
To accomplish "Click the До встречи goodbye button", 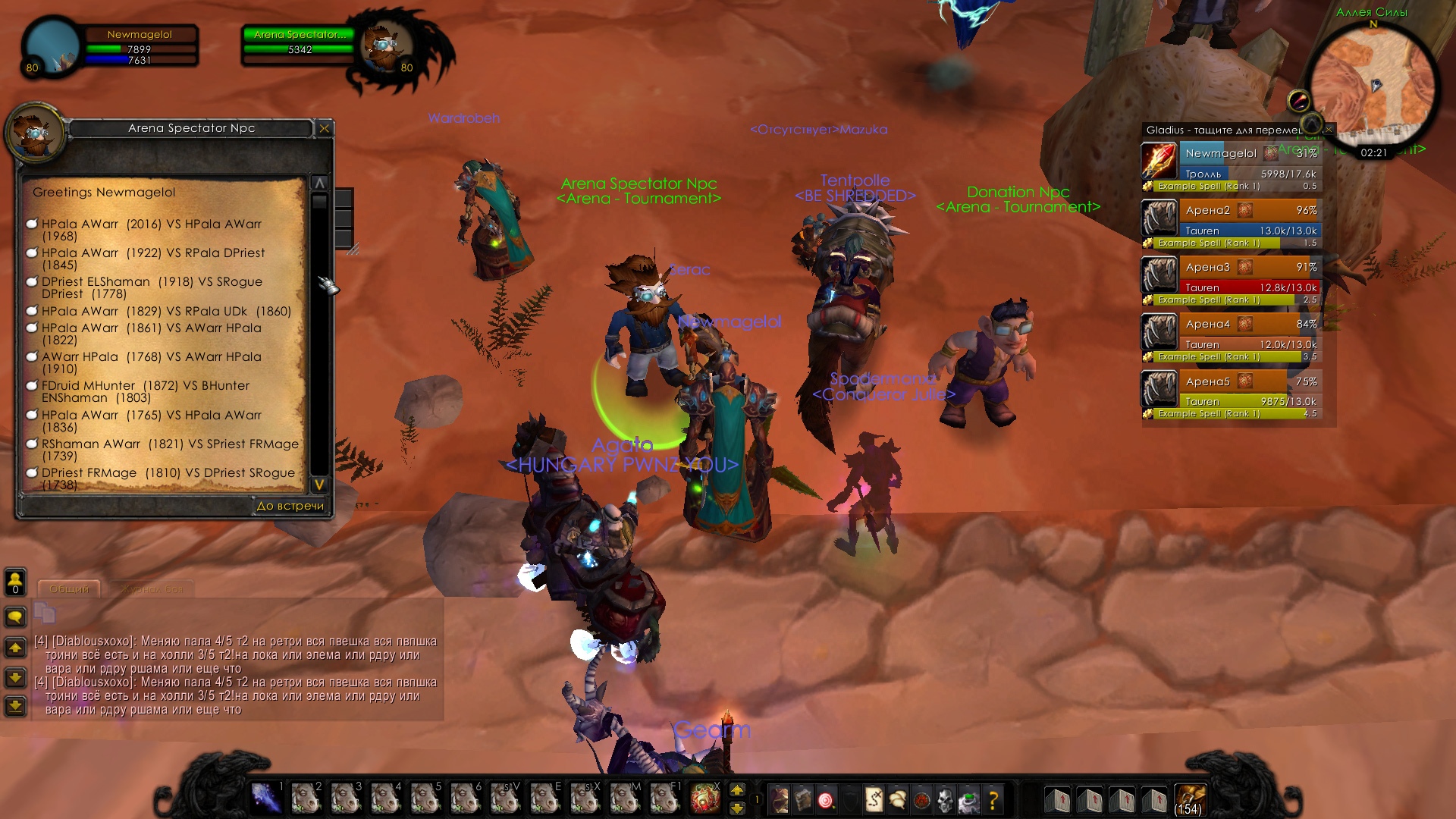I will point(290,506).
